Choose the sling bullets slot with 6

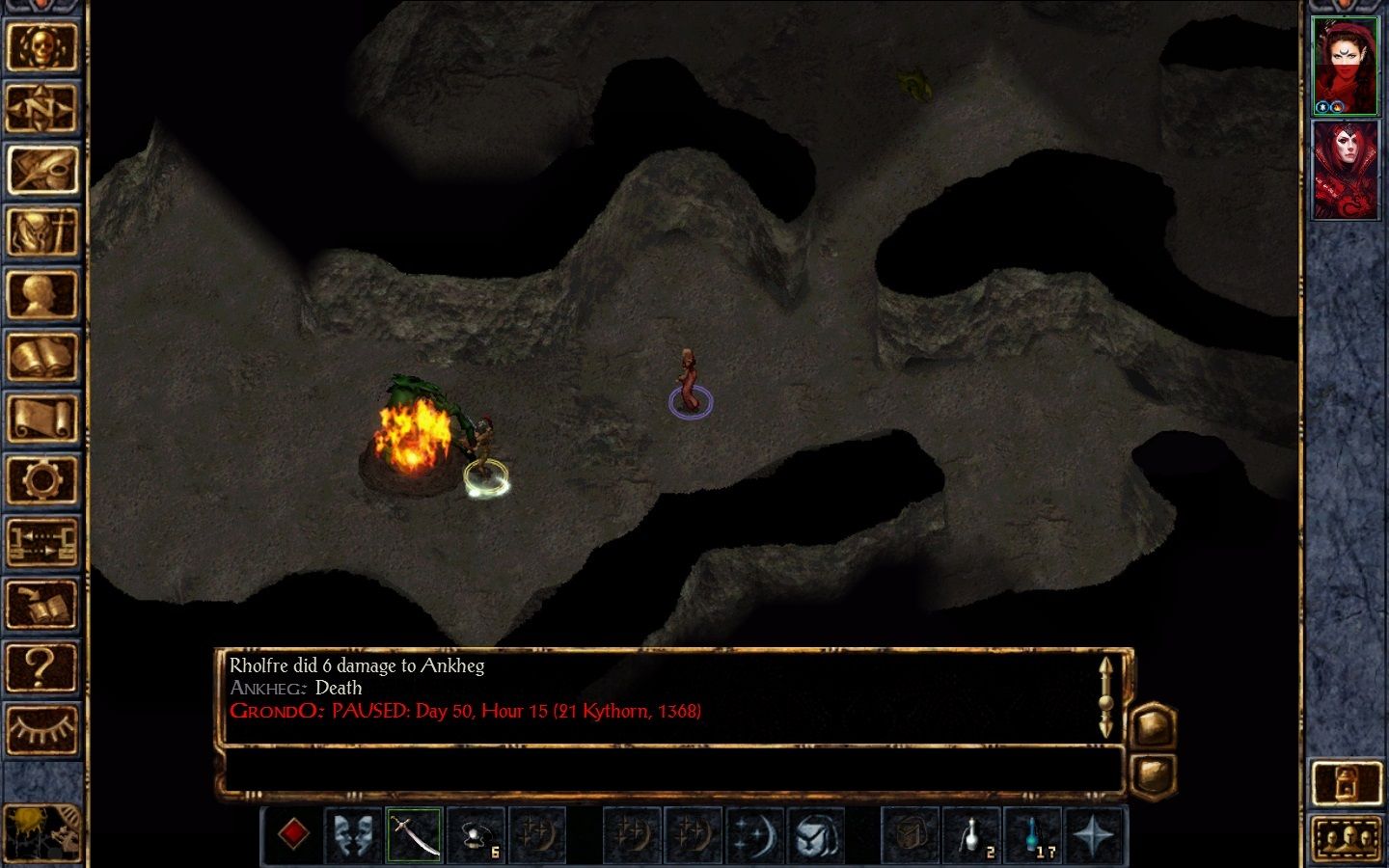click(476, 834)
